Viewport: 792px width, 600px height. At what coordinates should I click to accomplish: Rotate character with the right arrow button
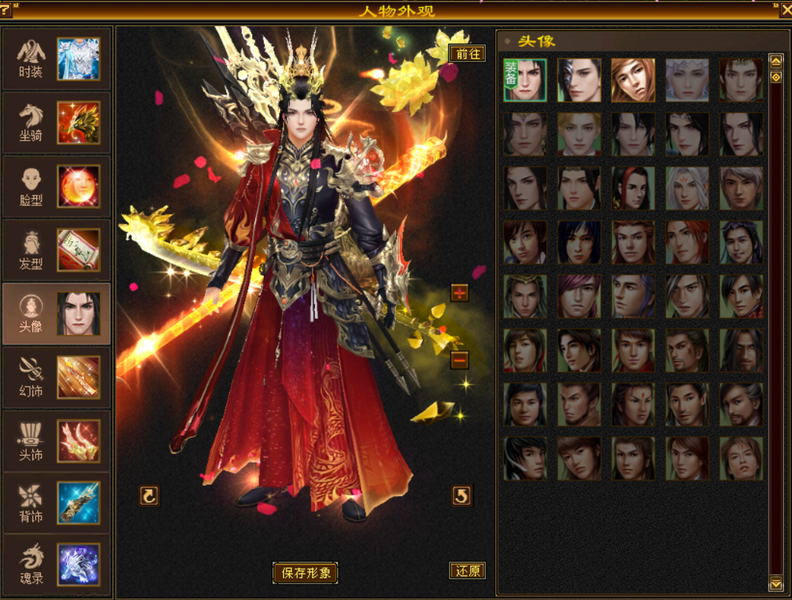[461, 495]
